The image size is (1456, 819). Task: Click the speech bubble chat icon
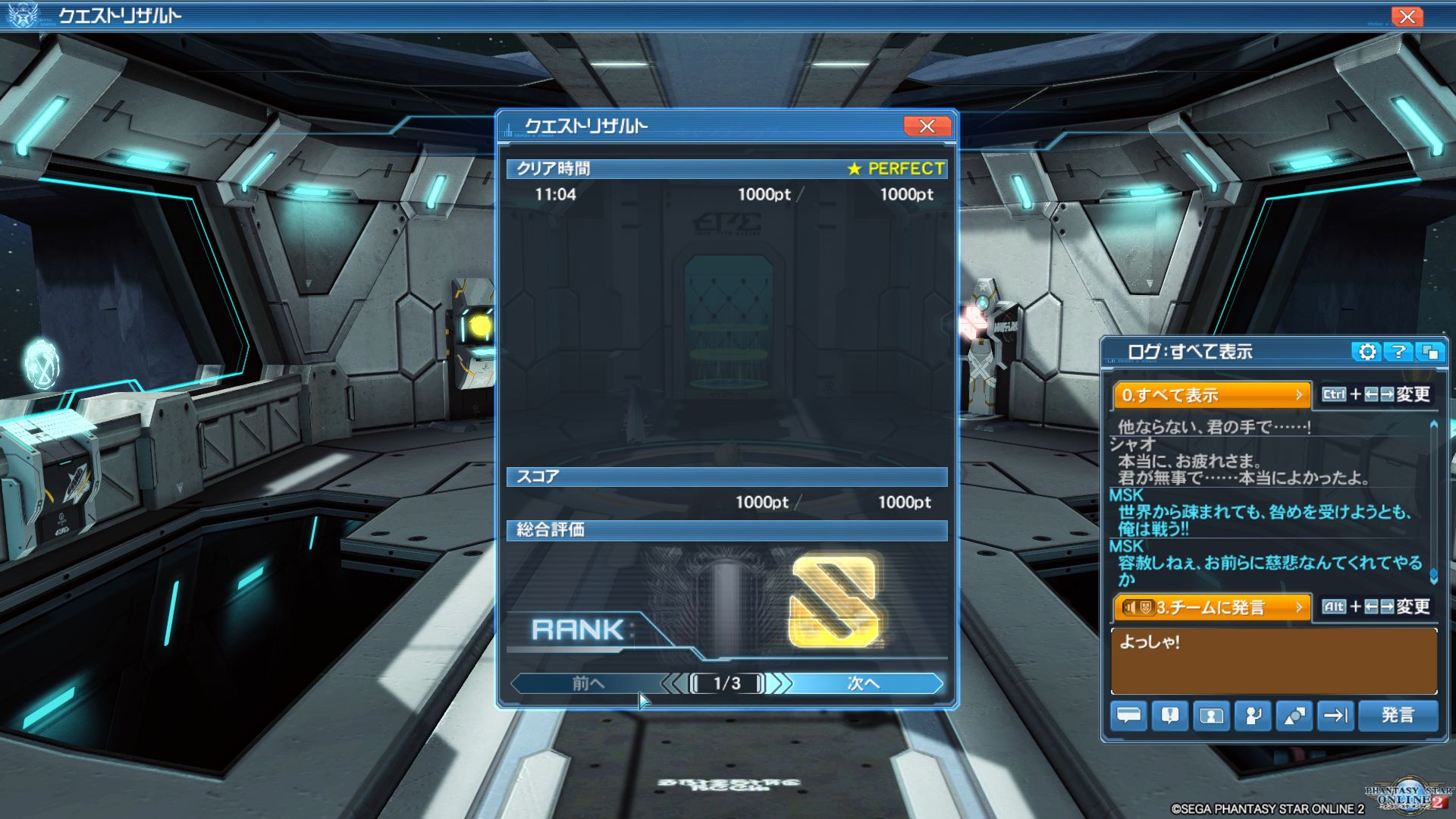click(x=1128, y=715)
